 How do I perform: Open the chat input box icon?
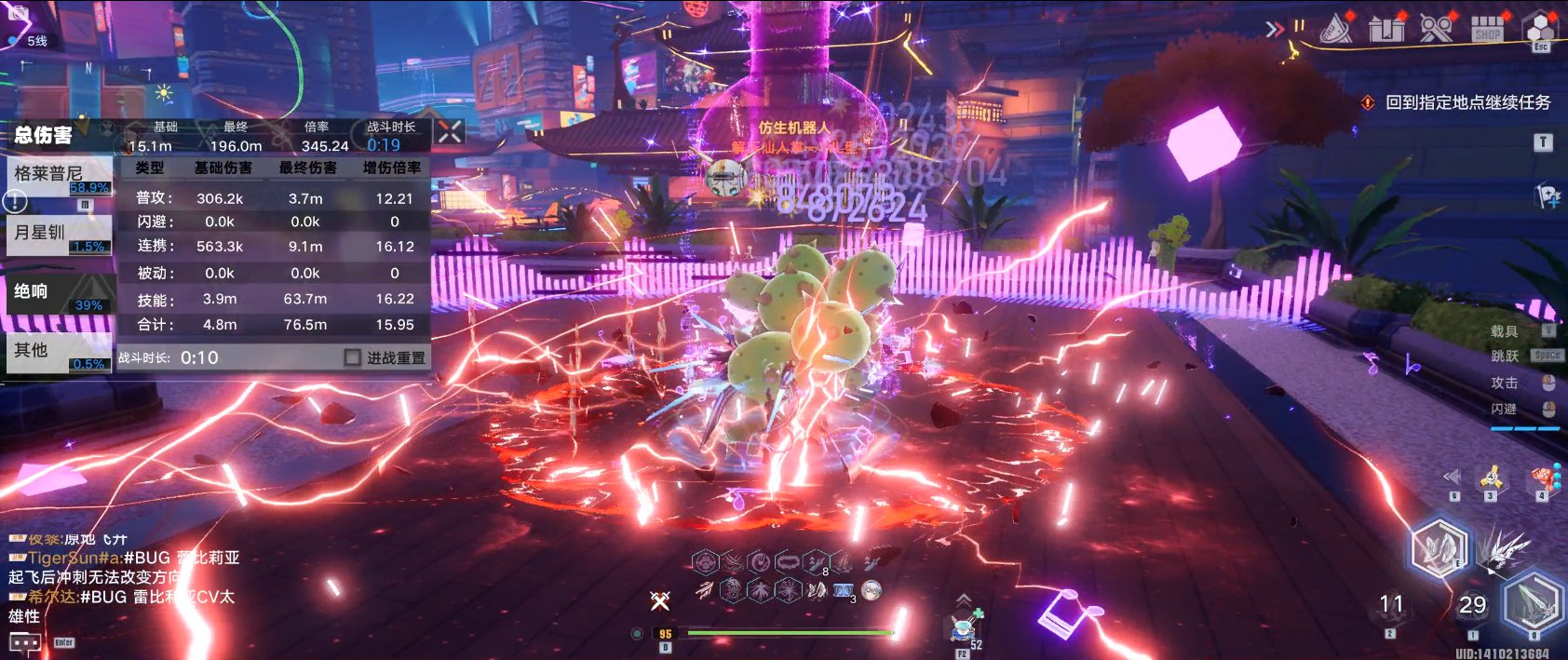[25, 642]
